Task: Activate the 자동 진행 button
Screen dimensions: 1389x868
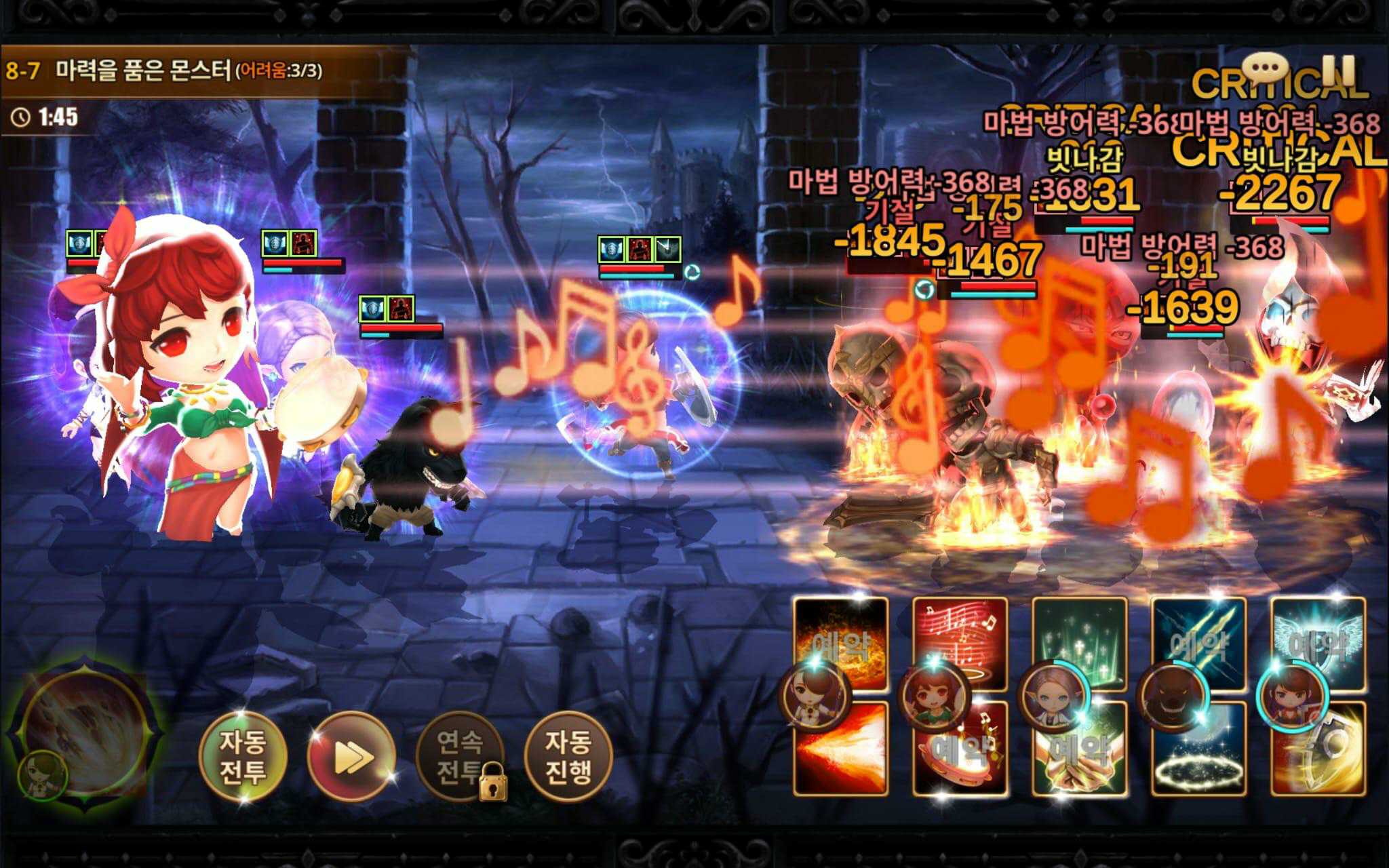Action: coord(568,756)
